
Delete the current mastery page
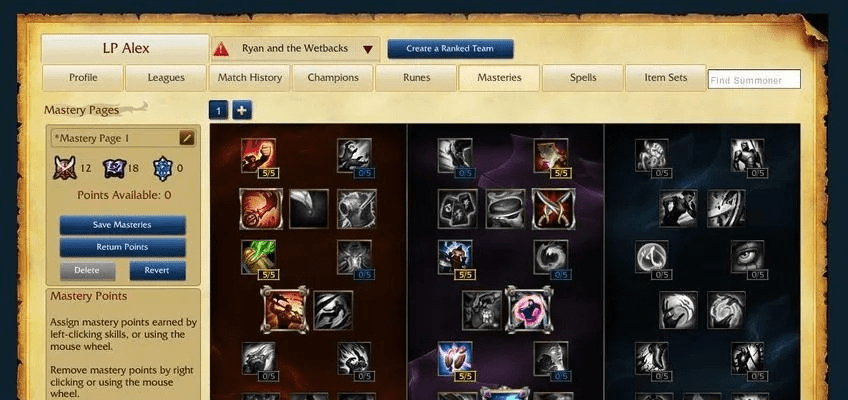(87, 270)
